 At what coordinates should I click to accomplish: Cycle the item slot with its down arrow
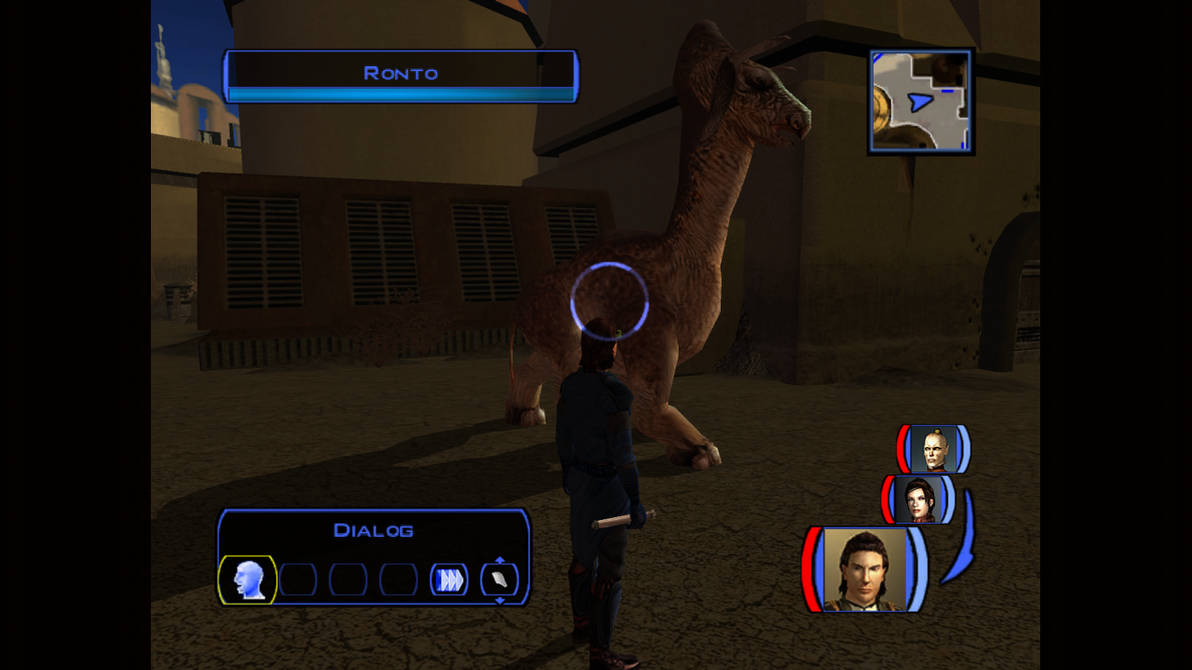coord(500,600)
